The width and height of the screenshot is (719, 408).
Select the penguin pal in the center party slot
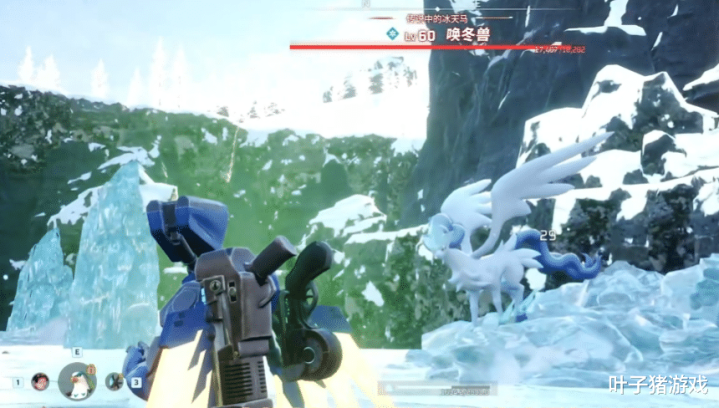pyautogui.click(x=76, y=381)
